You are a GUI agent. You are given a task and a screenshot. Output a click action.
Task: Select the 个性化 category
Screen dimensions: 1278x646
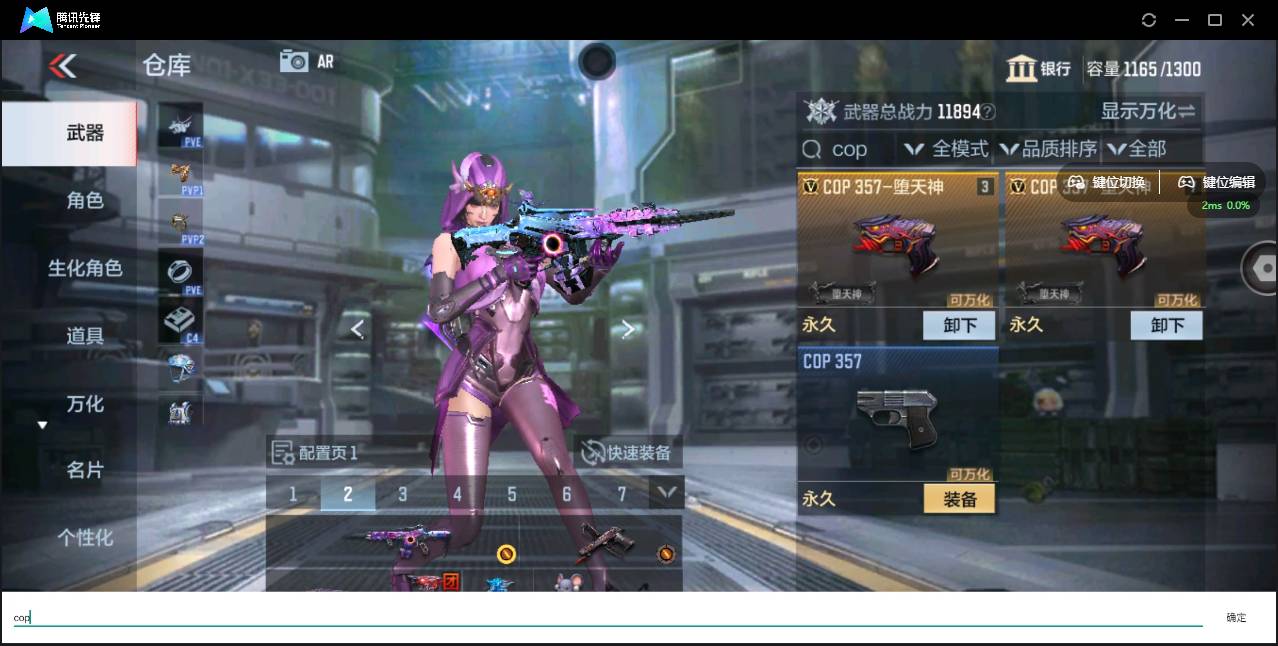coord(84,538)
